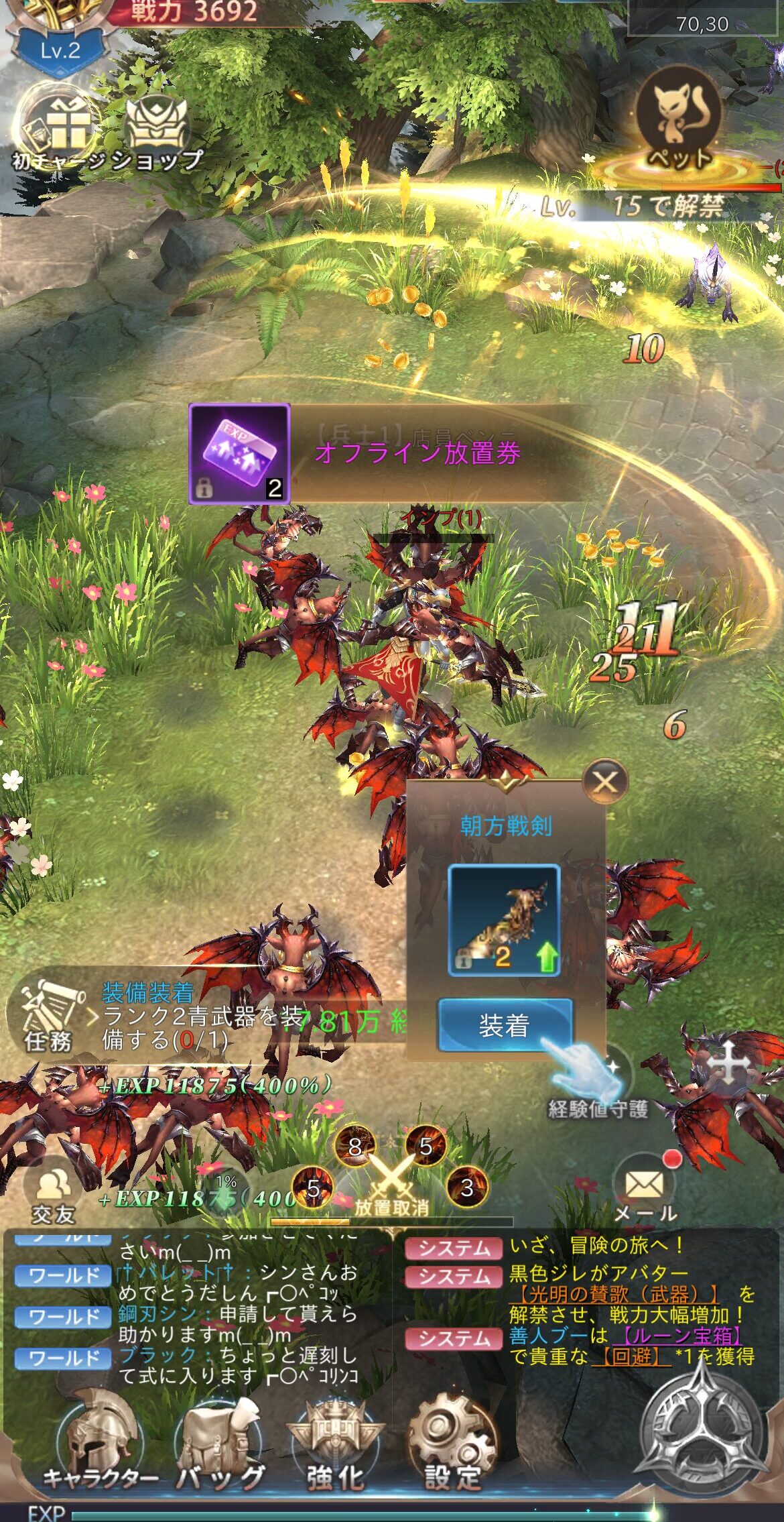The width and height of the screenshot is (784, 1522).
Task: Activate the 経験値守護 EXP guard
Action: pyautogui.click(x=598, y=1085)
